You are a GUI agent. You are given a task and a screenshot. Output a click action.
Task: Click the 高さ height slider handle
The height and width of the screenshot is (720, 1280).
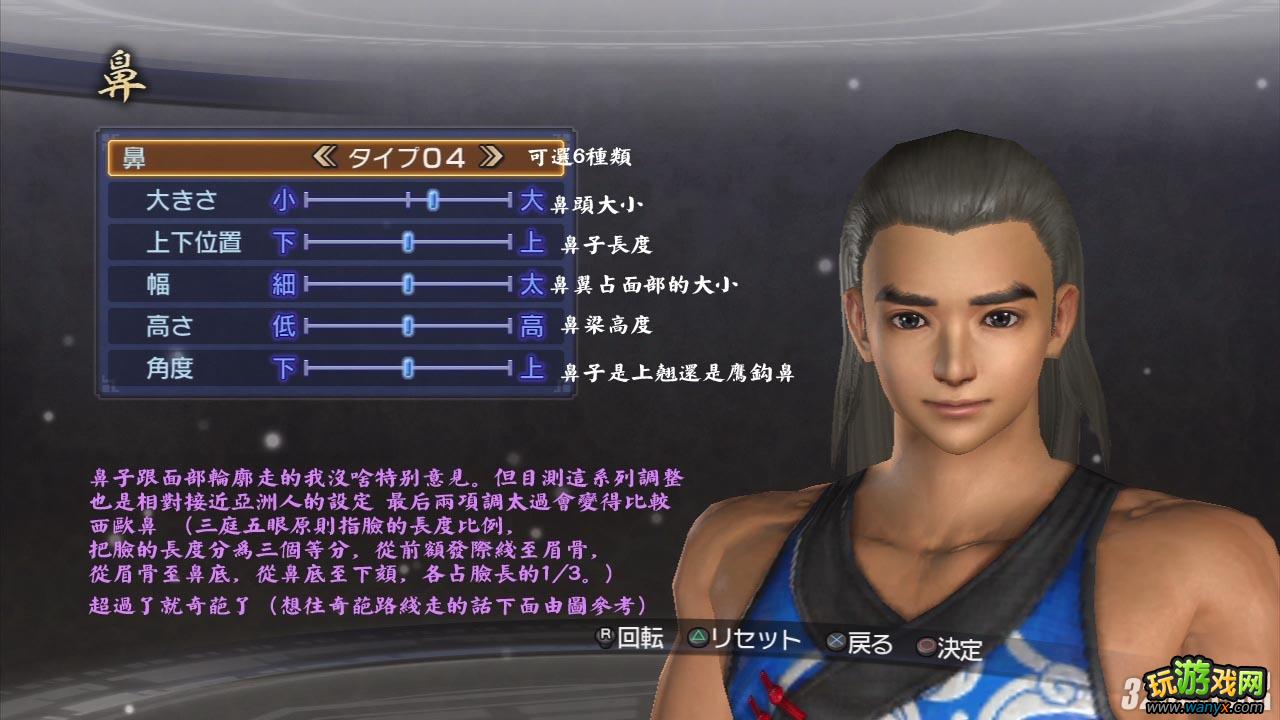pos(408,325)
